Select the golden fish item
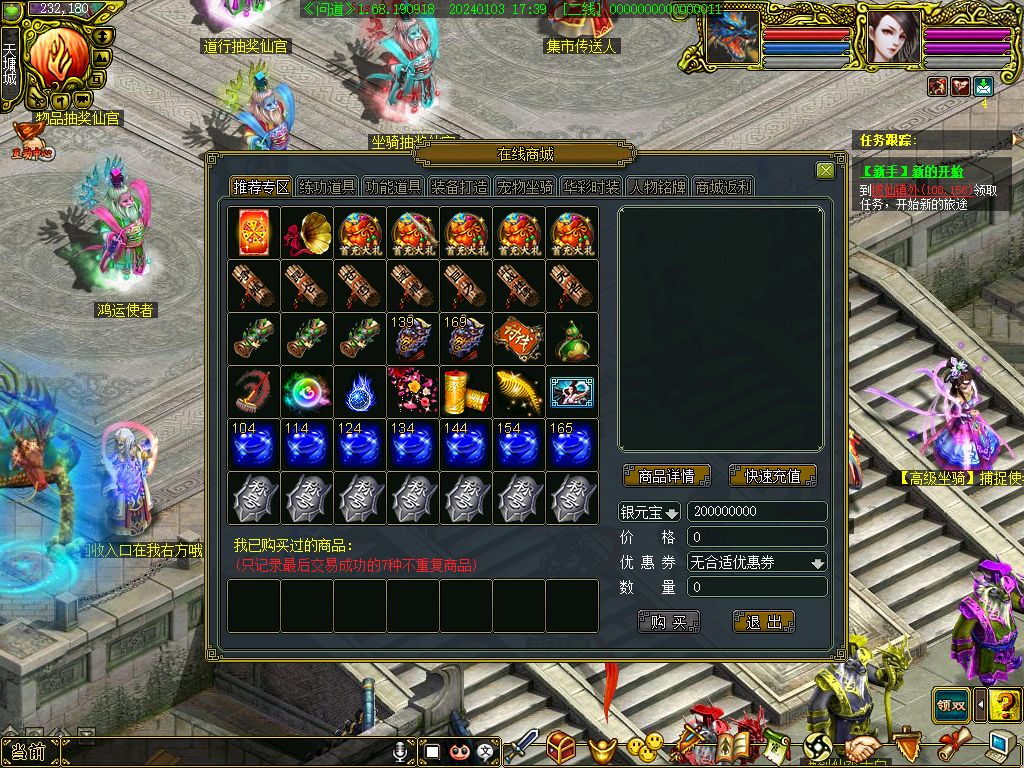This screenshot has height=768, width=1024. coord(519,392)
